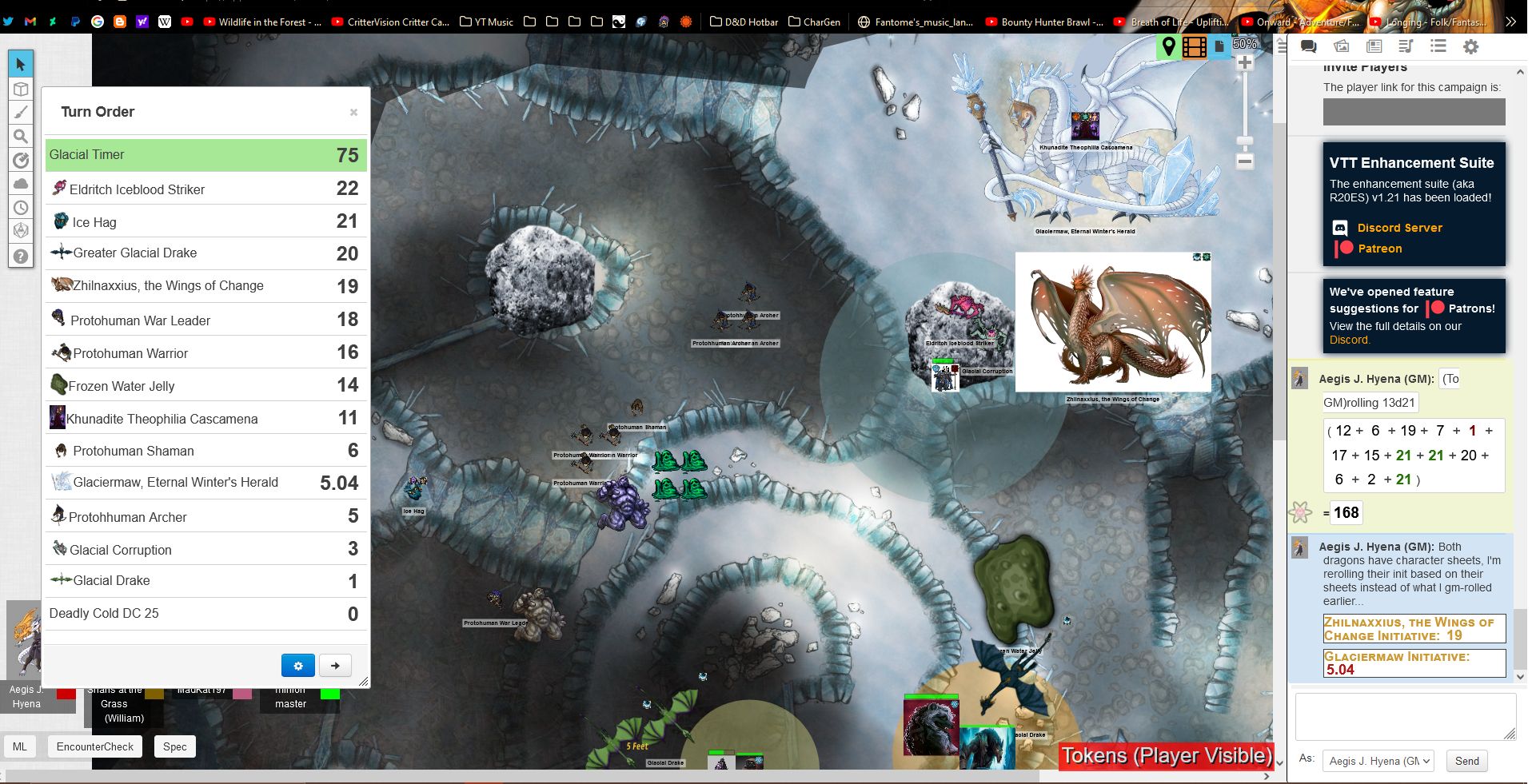Click the chat message input field
Screen dimensions: 1532x784
pyautogui.click(x=1405, y=717)
